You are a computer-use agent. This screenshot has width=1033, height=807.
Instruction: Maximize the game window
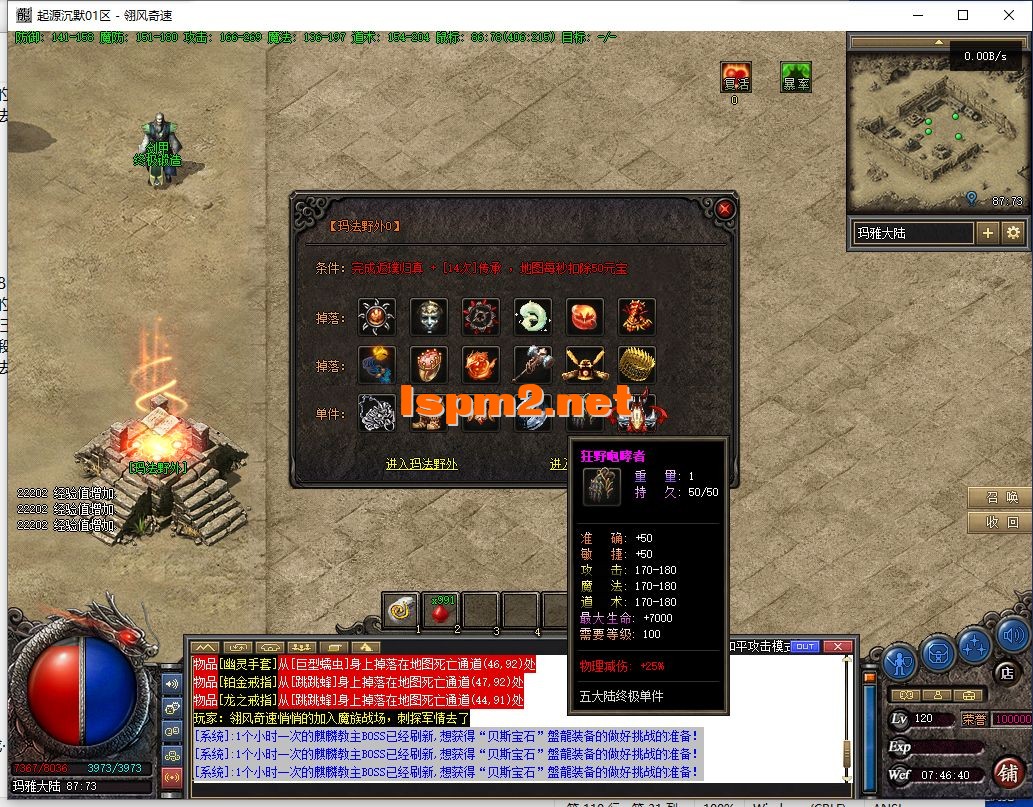click(963, 15)
